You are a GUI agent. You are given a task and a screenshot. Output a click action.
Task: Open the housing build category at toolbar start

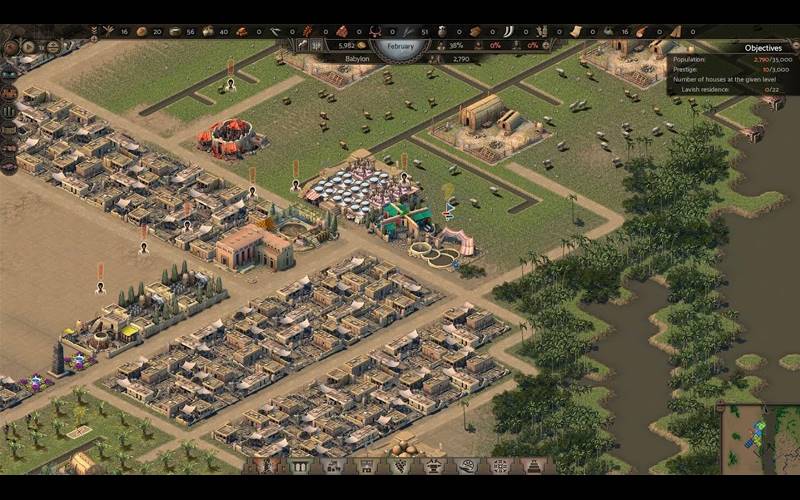[x=268, y=466]
